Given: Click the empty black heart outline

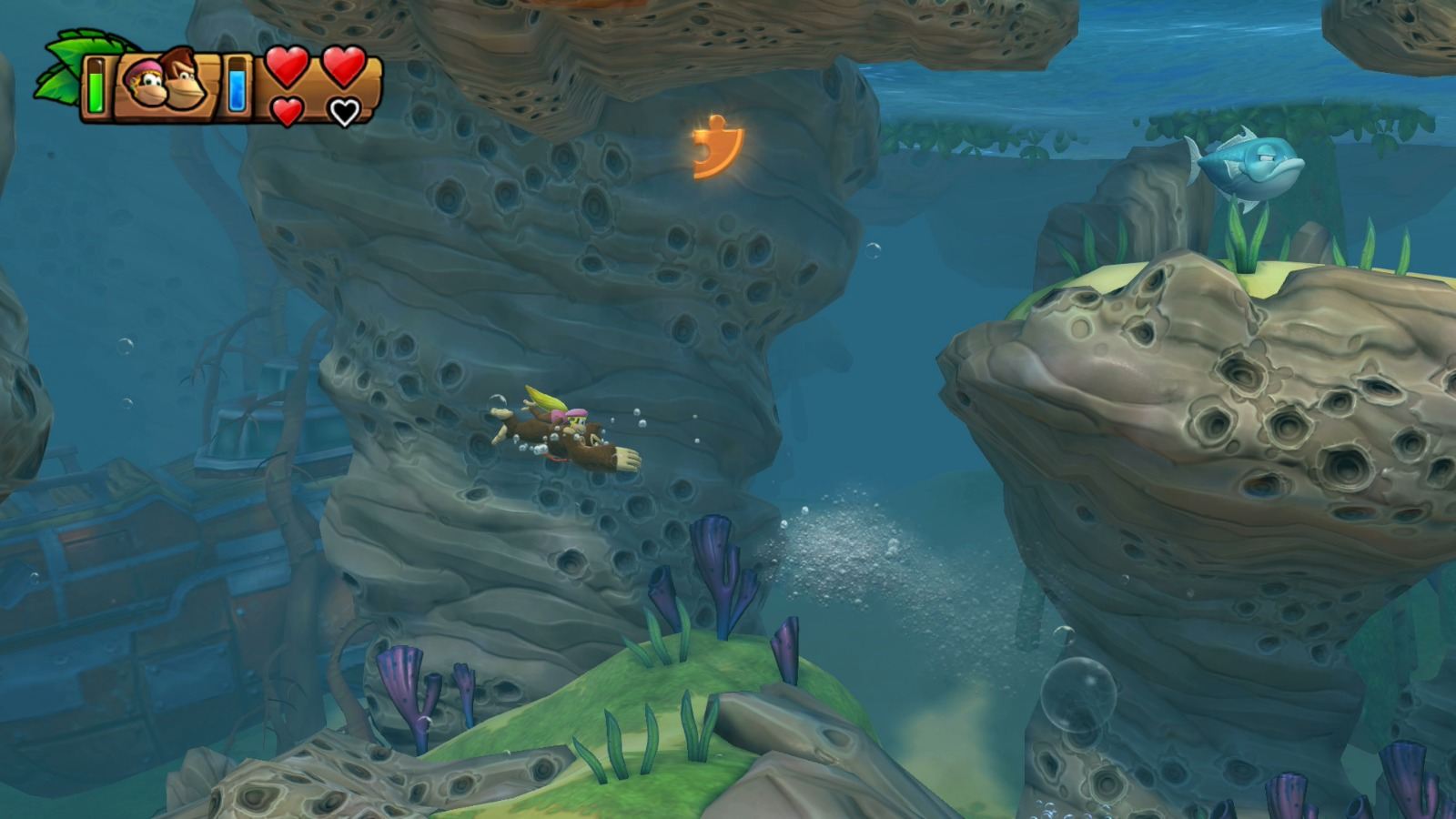Looking at the screenshot, I should tap(343, 111).
